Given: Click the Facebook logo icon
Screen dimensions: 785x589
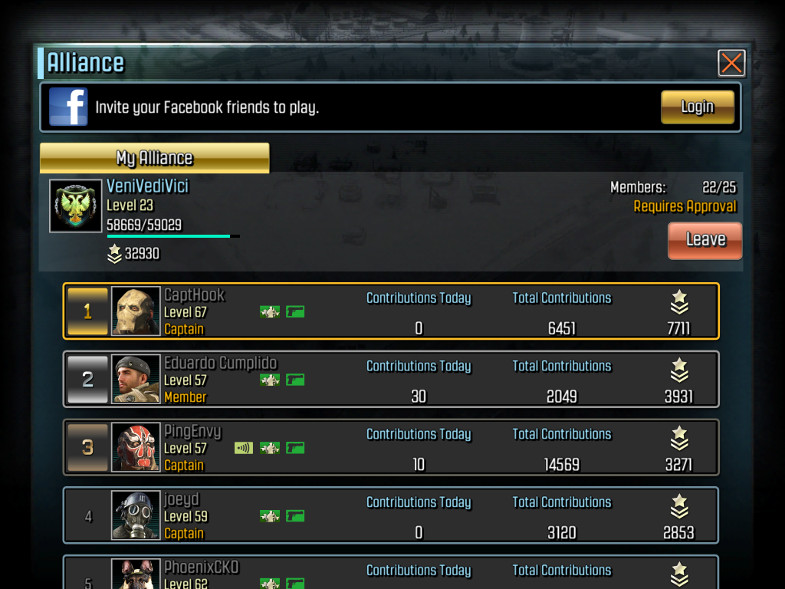Looking at the screenshot, I should [x=68, y=107].
